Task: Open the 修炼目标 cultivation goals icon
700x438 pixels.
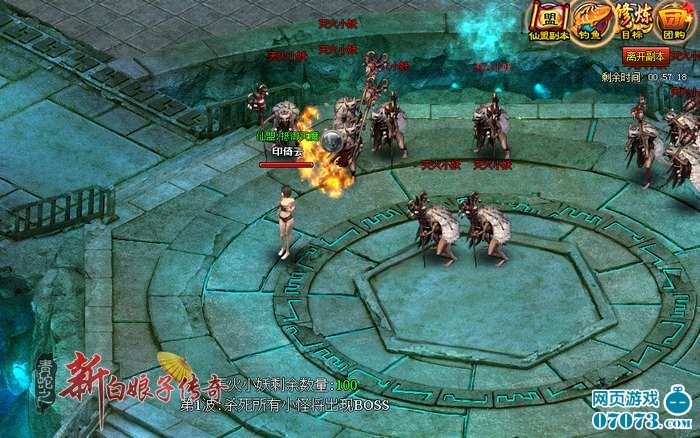Action: pos(631,20)
